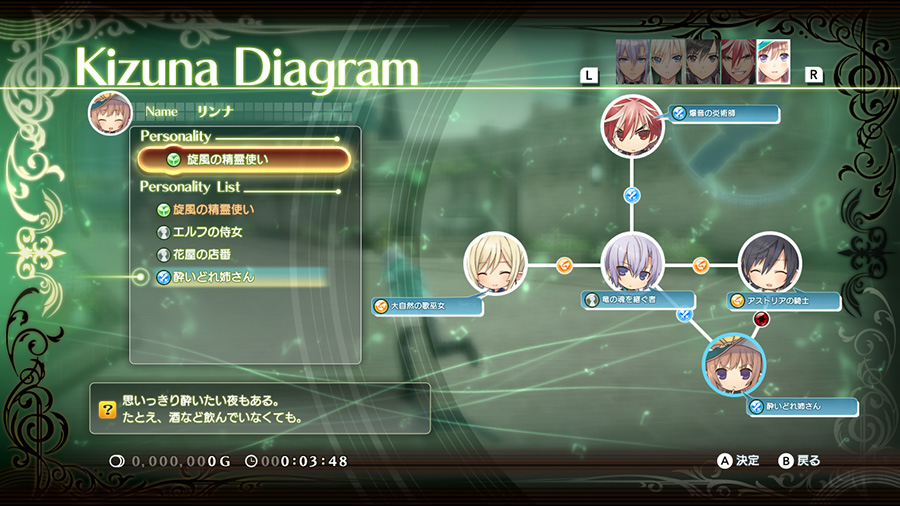900x506 pixels.
Task: Select 旋風の精霊使い in the Personality List
Action: 220,210
